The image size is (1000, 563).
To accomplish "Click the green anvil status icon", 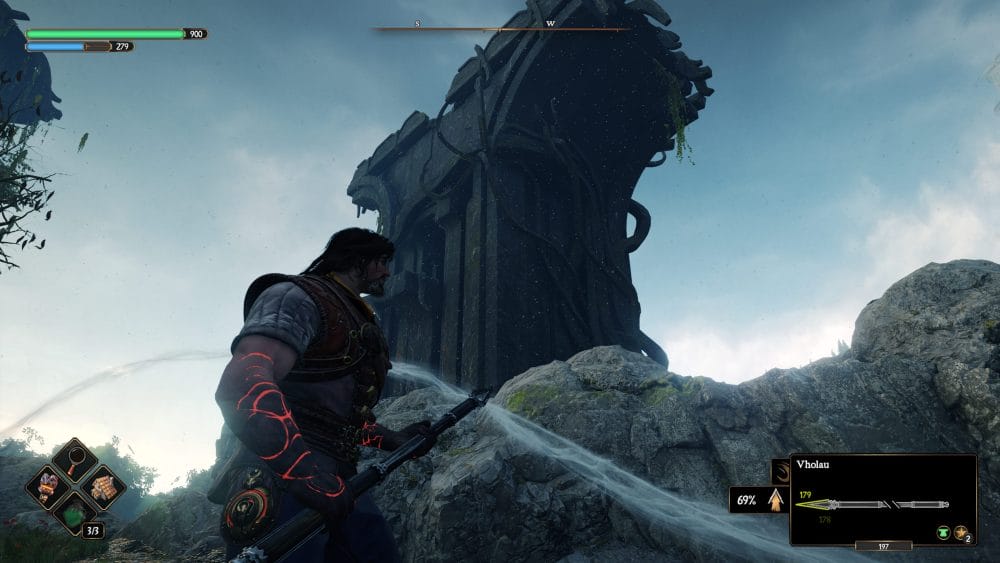I will [x=943, y=533].
